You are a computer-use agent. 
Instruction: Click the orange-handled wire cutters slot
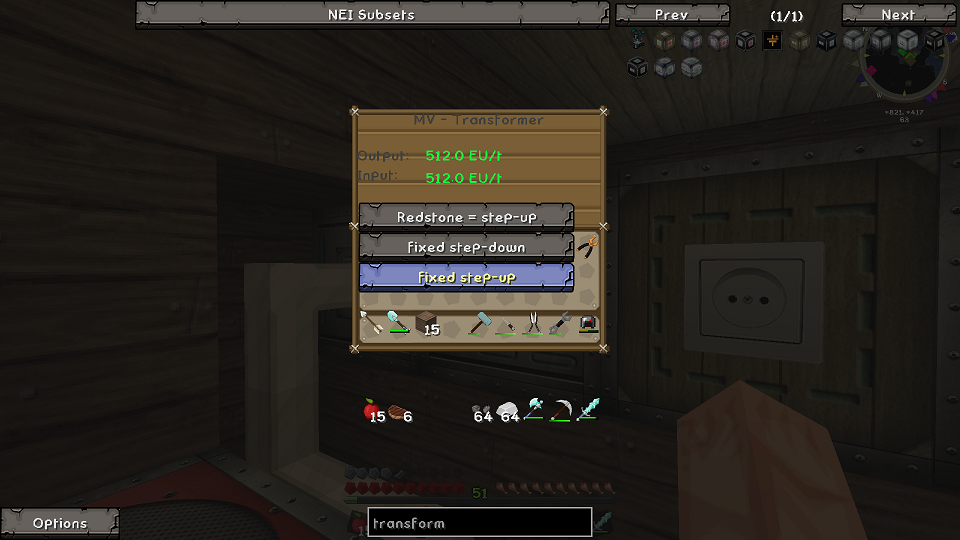(x=588, y=247)
